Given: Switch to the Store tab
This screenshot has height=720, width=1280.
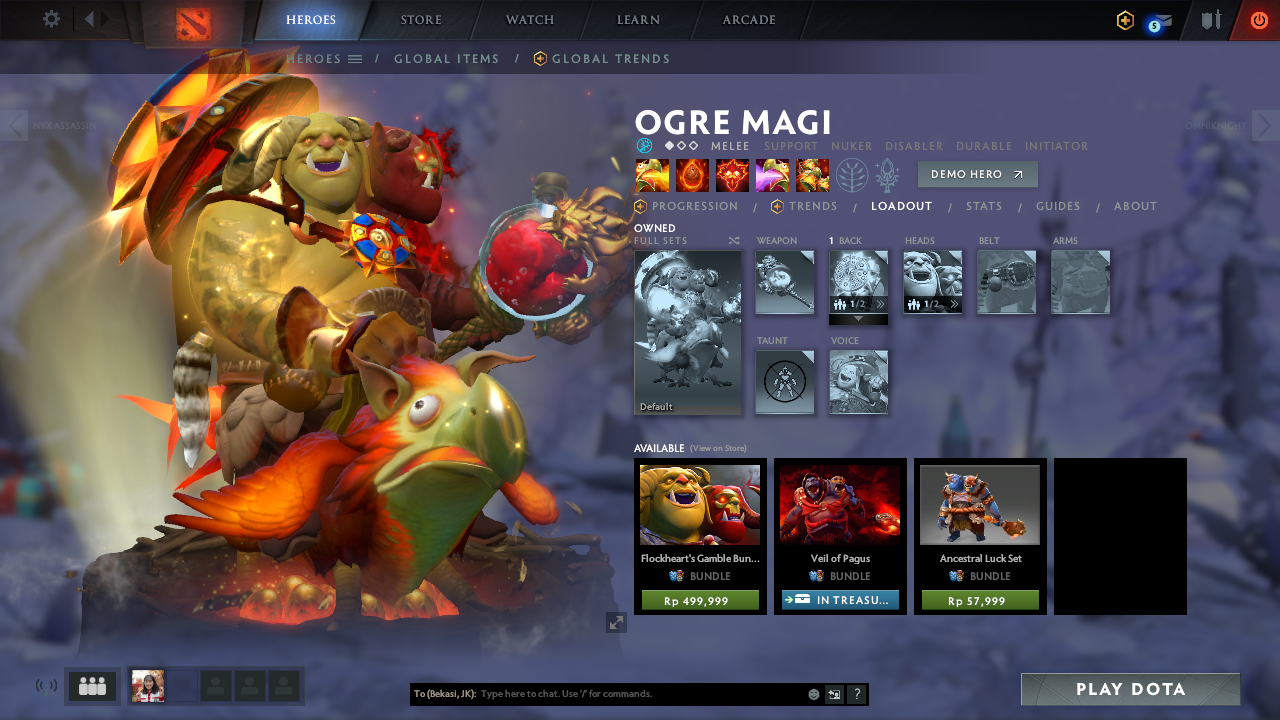Looking at the screenshot, I should click(421, 20).
